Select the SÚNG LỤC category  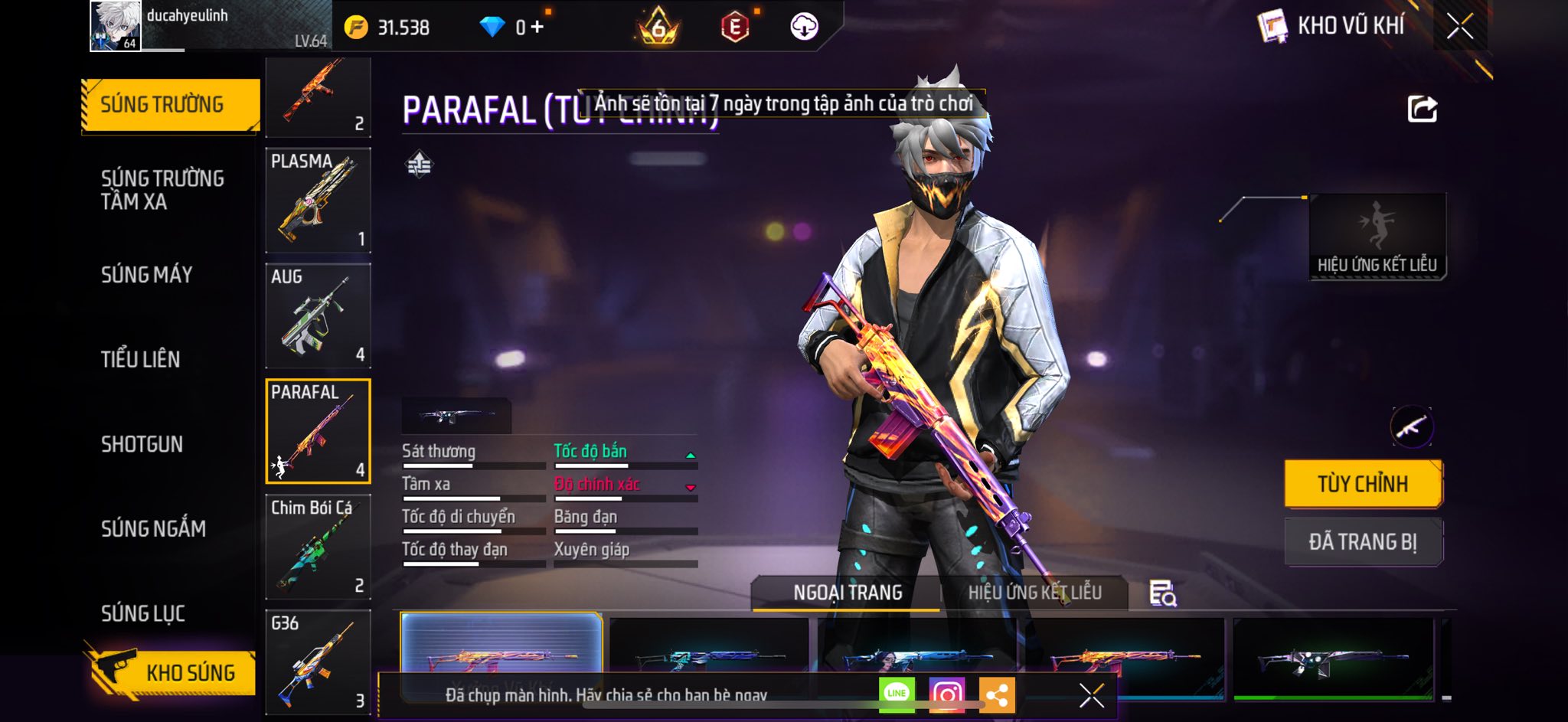[x=143, y=613]
